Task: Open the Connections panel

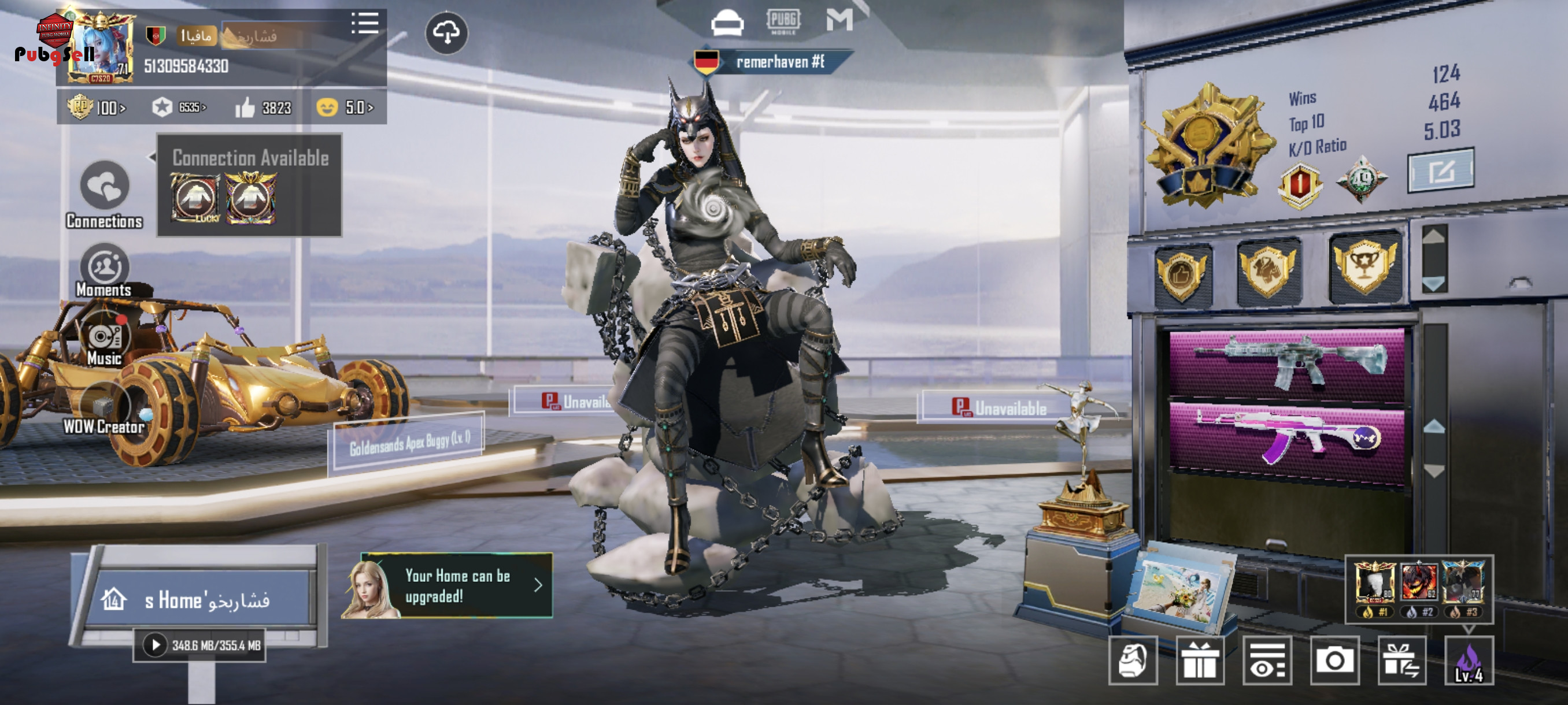Action: 104,185
